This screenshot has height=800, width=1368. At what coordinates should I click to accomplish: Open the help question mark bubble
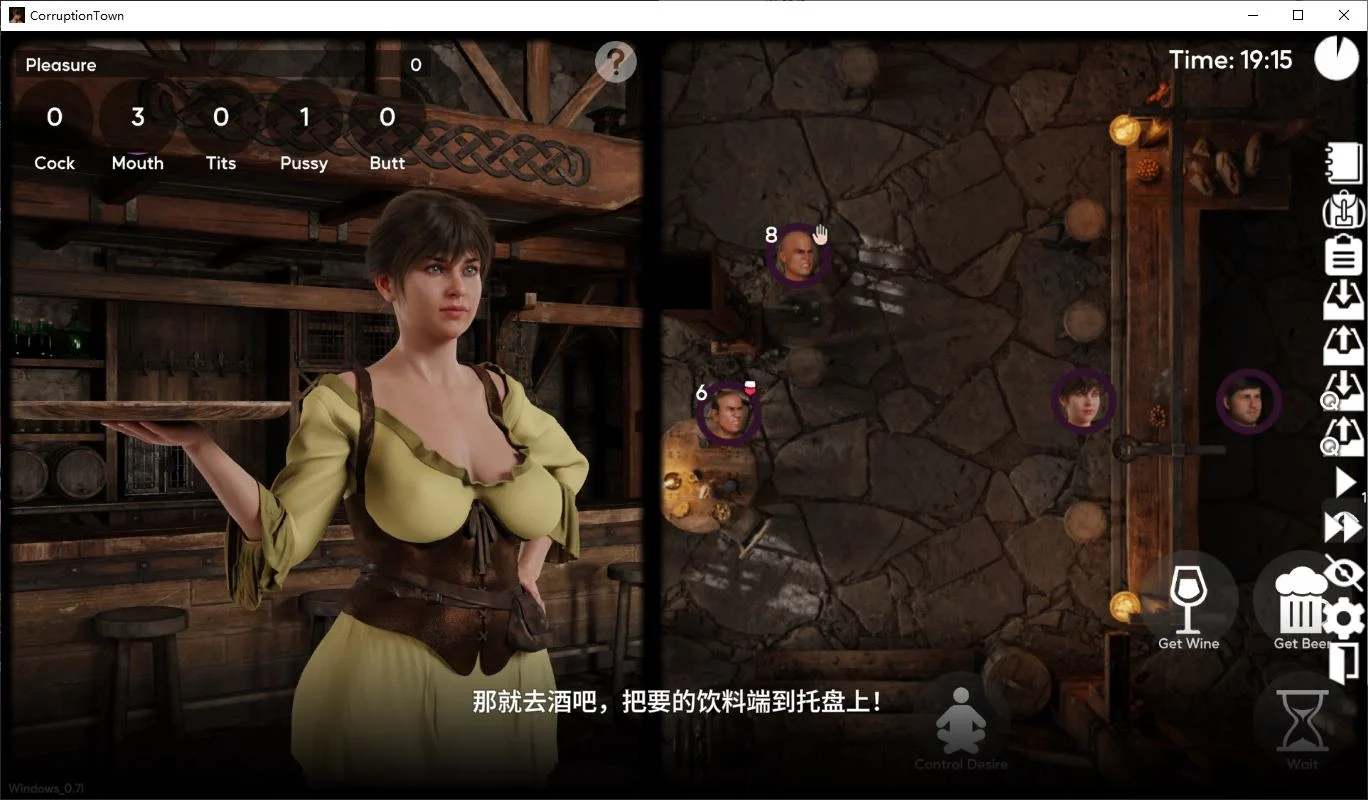click(x=614, y=61)
